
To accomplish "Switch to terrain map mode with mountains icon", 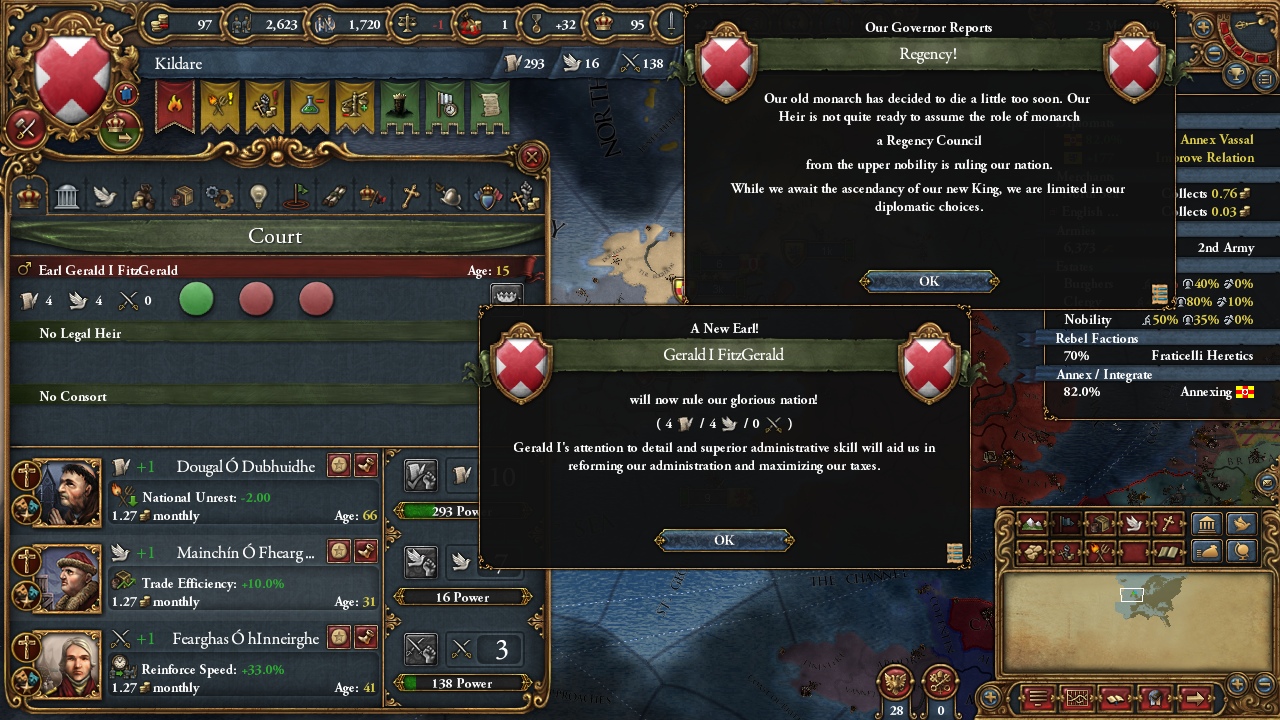I will 1033,523.
